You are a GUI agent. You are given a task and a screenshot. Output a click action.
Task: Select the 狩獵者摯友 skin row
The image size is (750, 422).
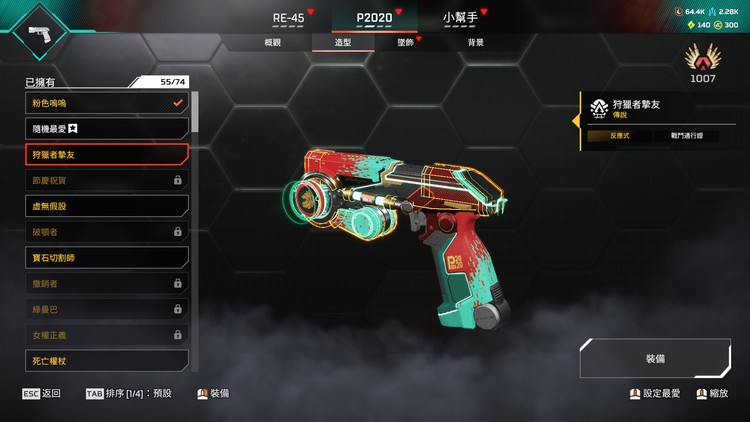click(x=107, y=154)
